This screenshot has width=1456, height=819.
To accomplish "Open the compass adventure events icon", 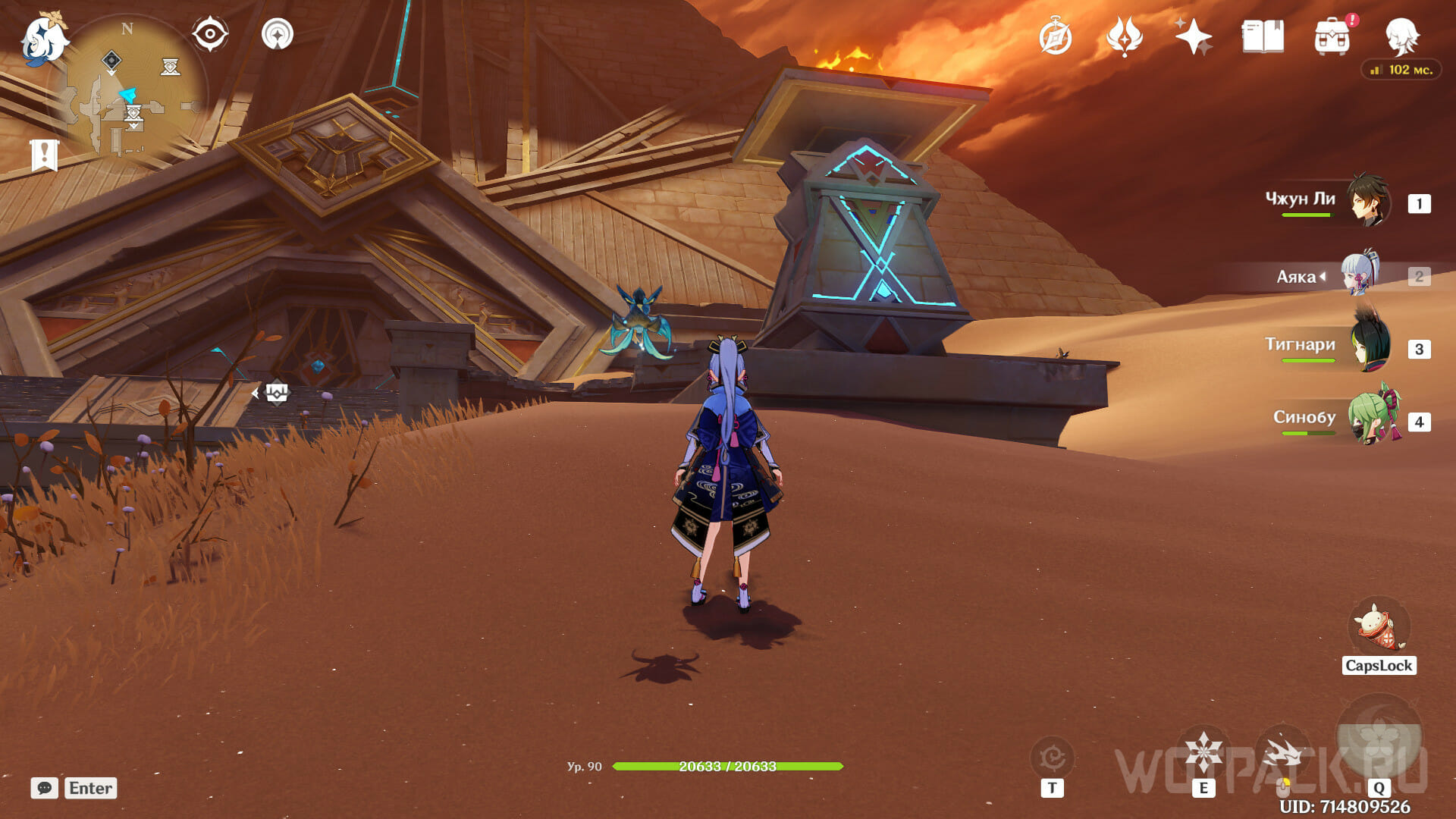I will [1055, 37].
